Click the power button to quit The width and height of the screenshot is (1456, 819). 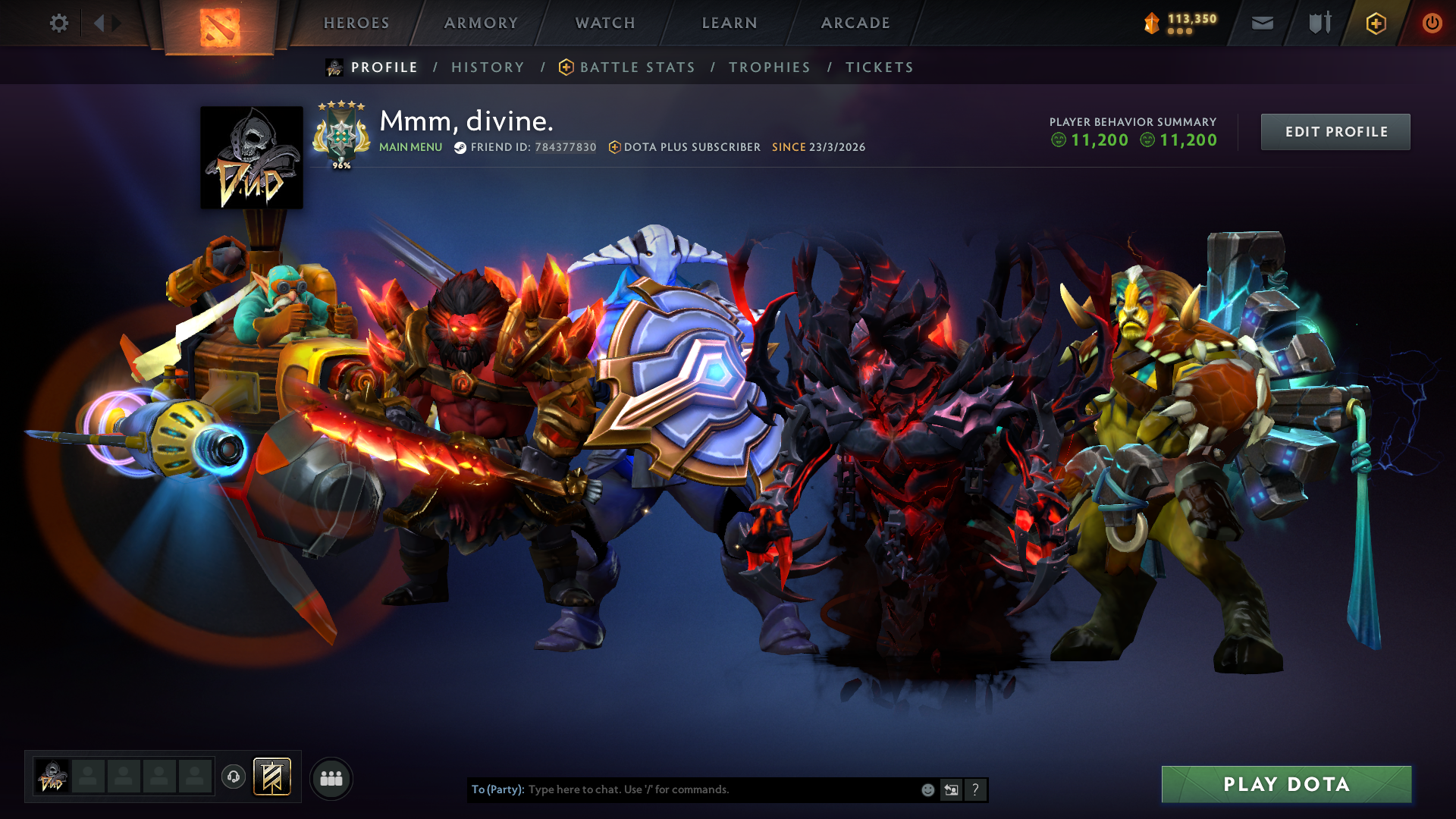(1432, 23)
